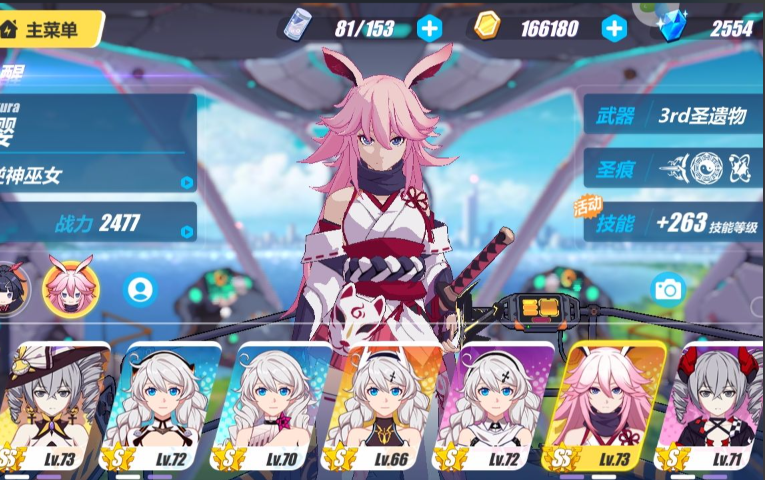Select the dark-haired character avatar icon
This screenshot has height=480, width=765.
pyautogui.click(x=12, y=285)
